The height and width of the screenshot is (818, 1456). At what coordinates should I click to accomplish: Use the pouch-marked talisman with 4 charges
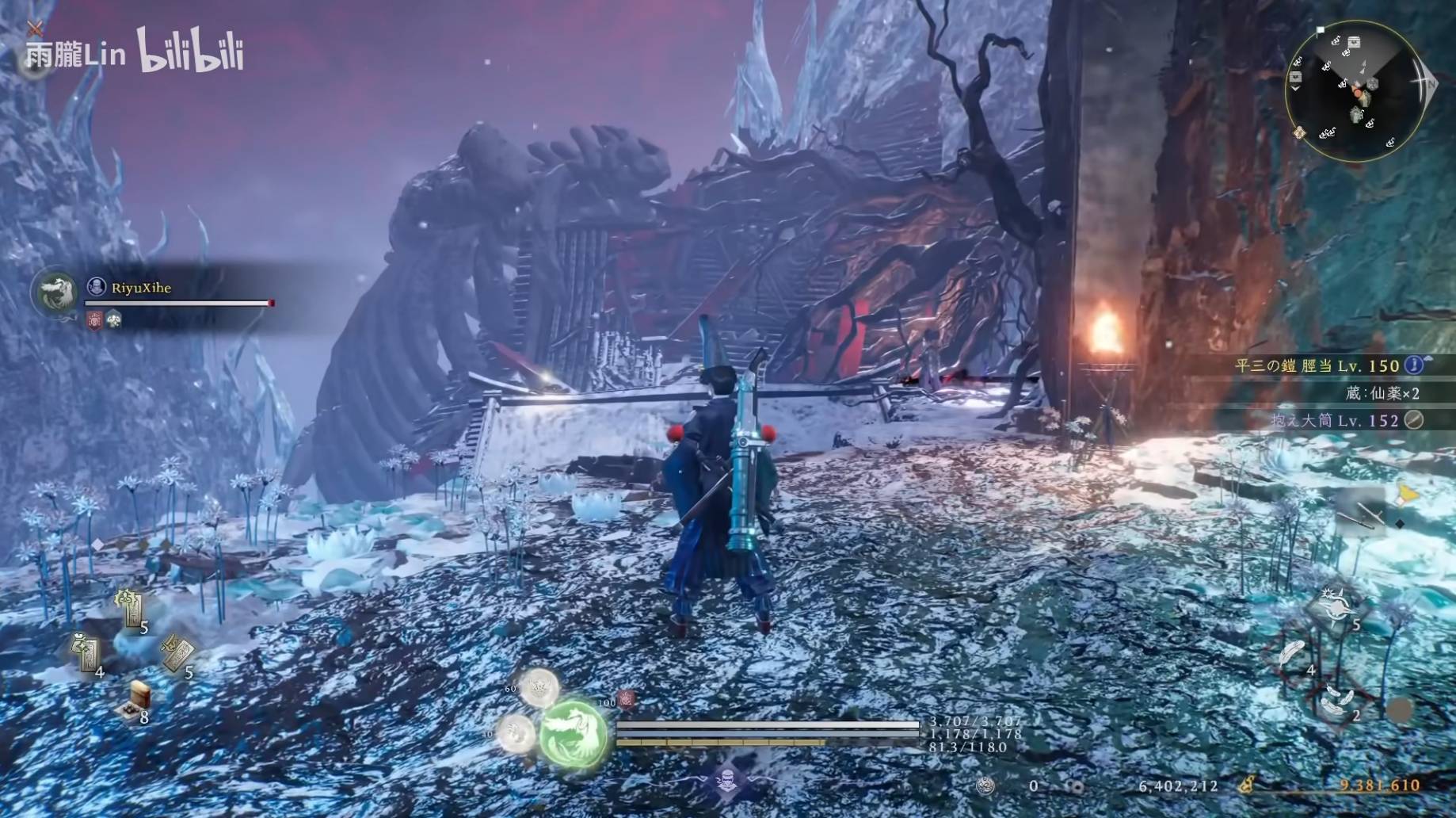click(x=86, y=654)
